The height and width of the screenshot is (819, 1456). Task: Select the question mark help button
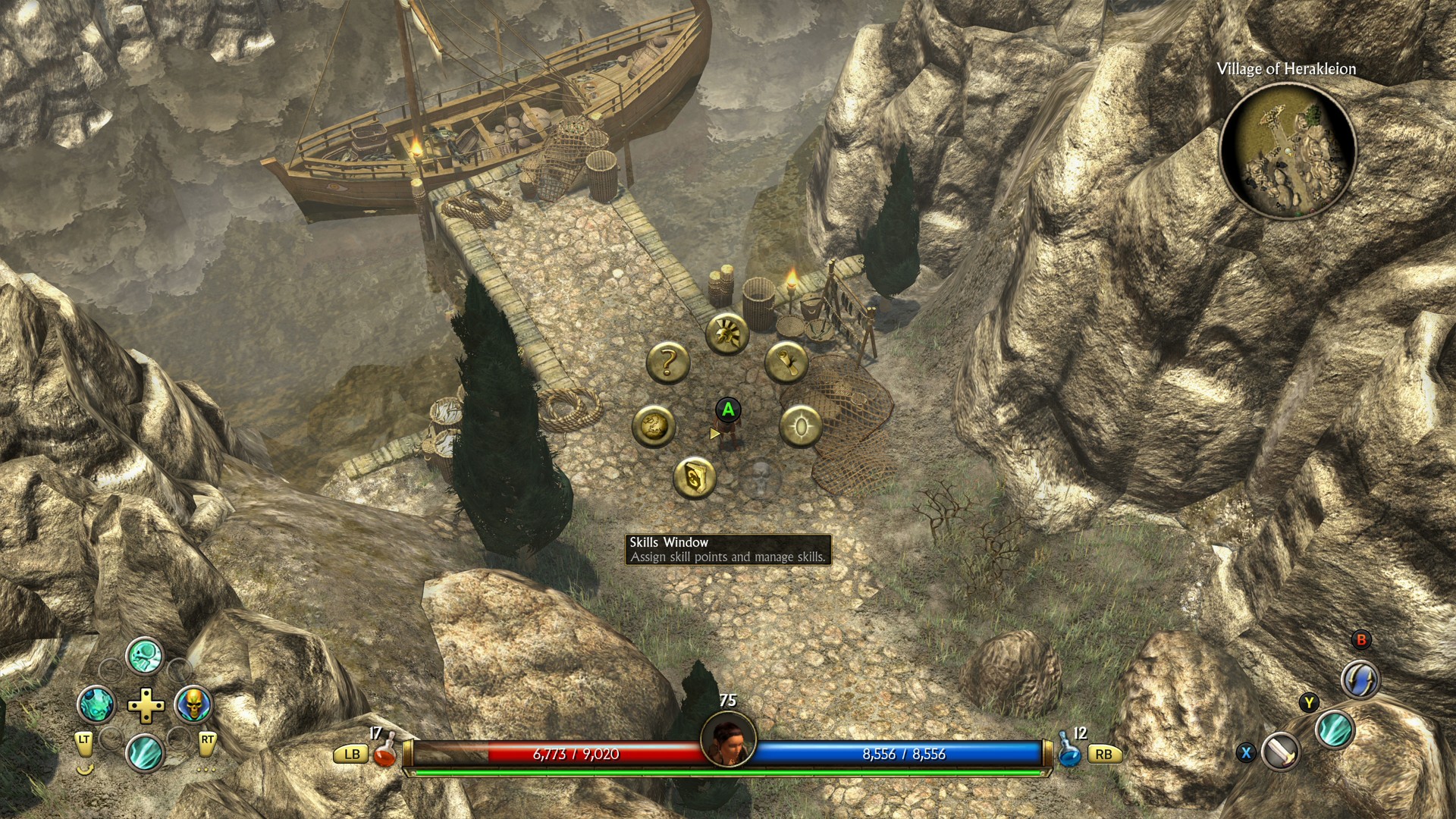pyautogui.click(x=667, y=362)
